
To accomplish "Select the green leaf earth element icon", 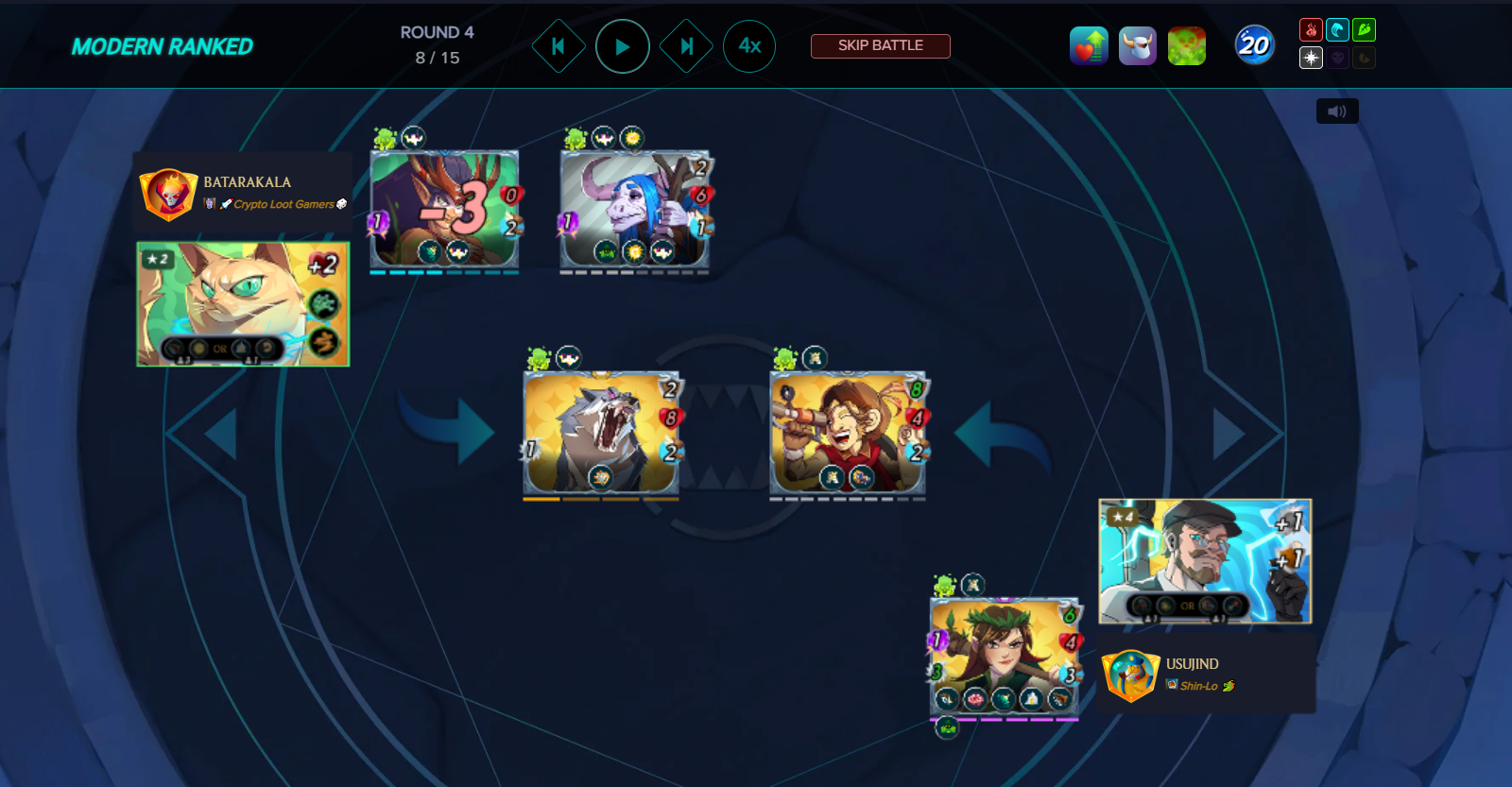I will [1364, 30].
